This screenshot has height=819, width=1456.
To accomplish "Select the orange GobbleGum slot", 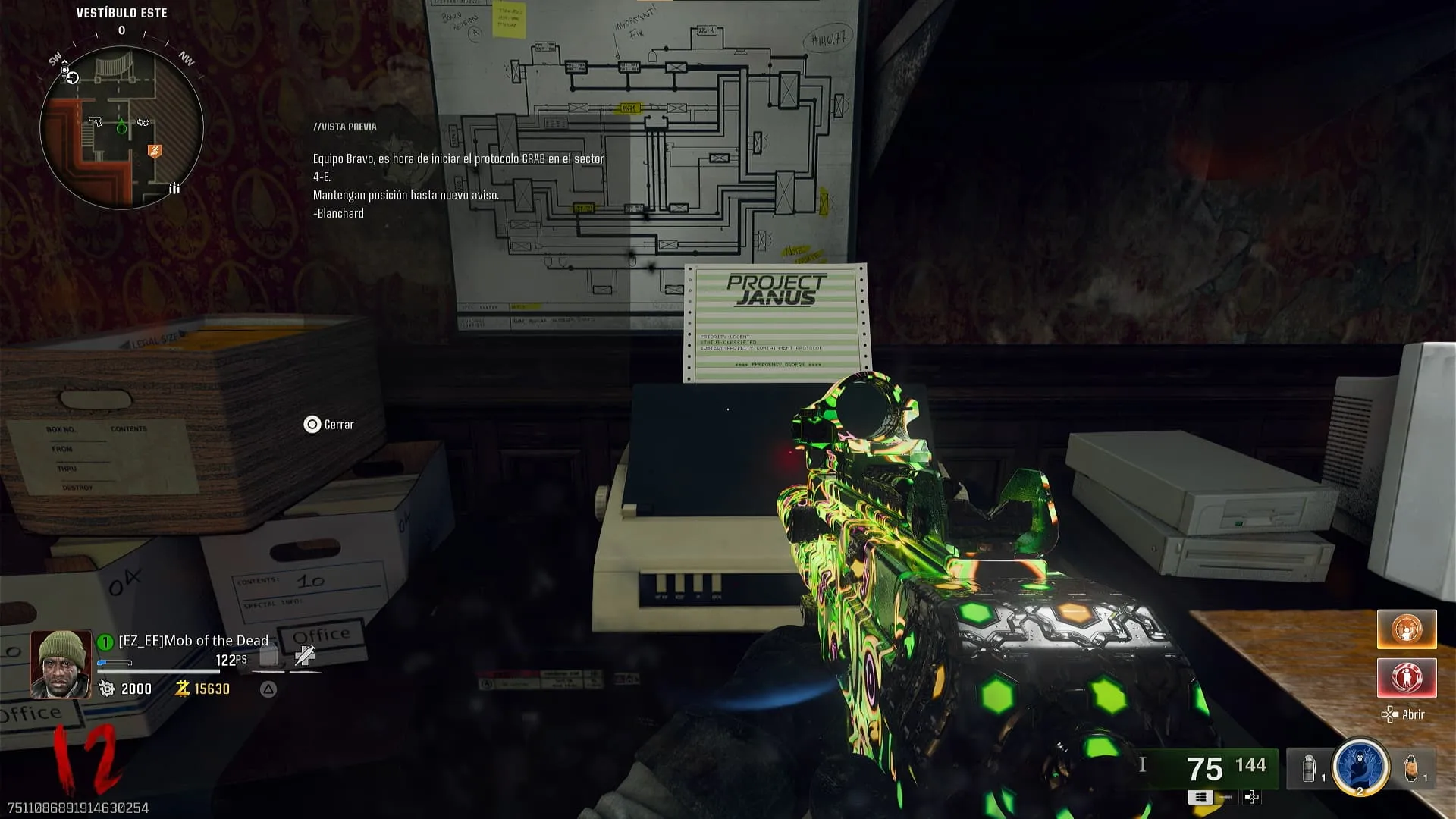I will [1407, 629].
